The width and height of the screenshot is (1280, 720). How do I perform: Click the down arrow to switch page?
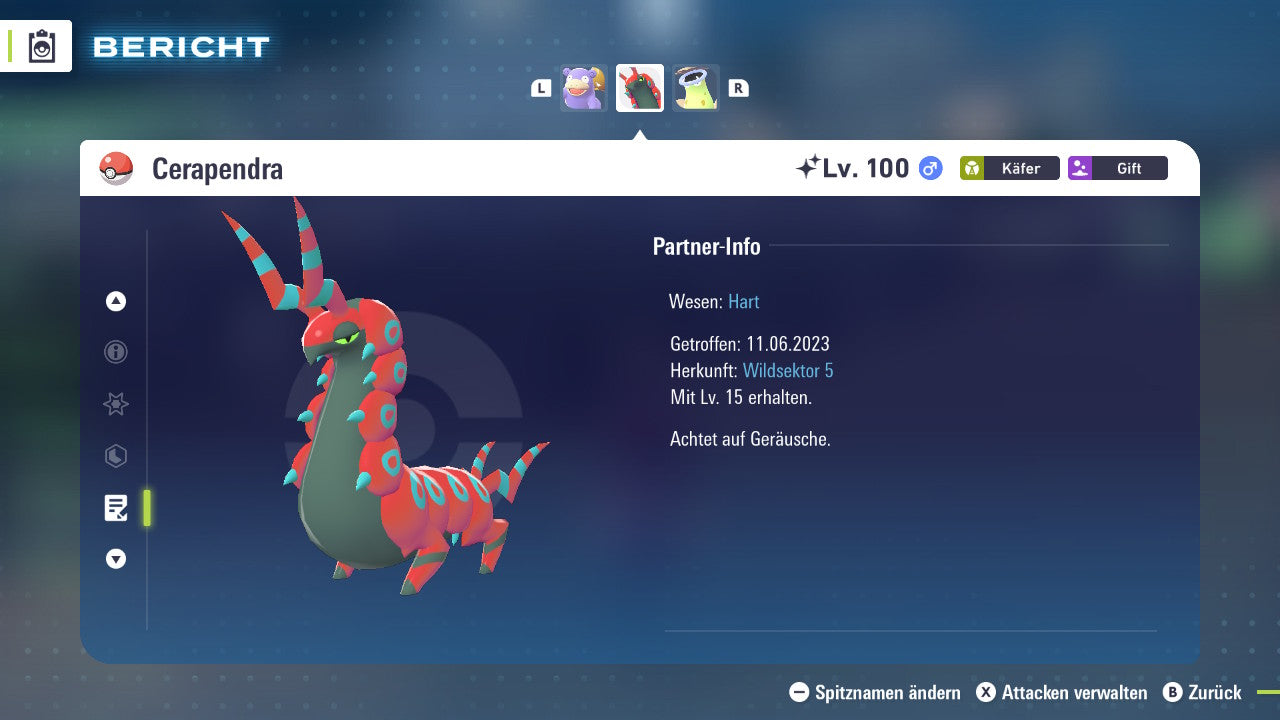(115, 559)
